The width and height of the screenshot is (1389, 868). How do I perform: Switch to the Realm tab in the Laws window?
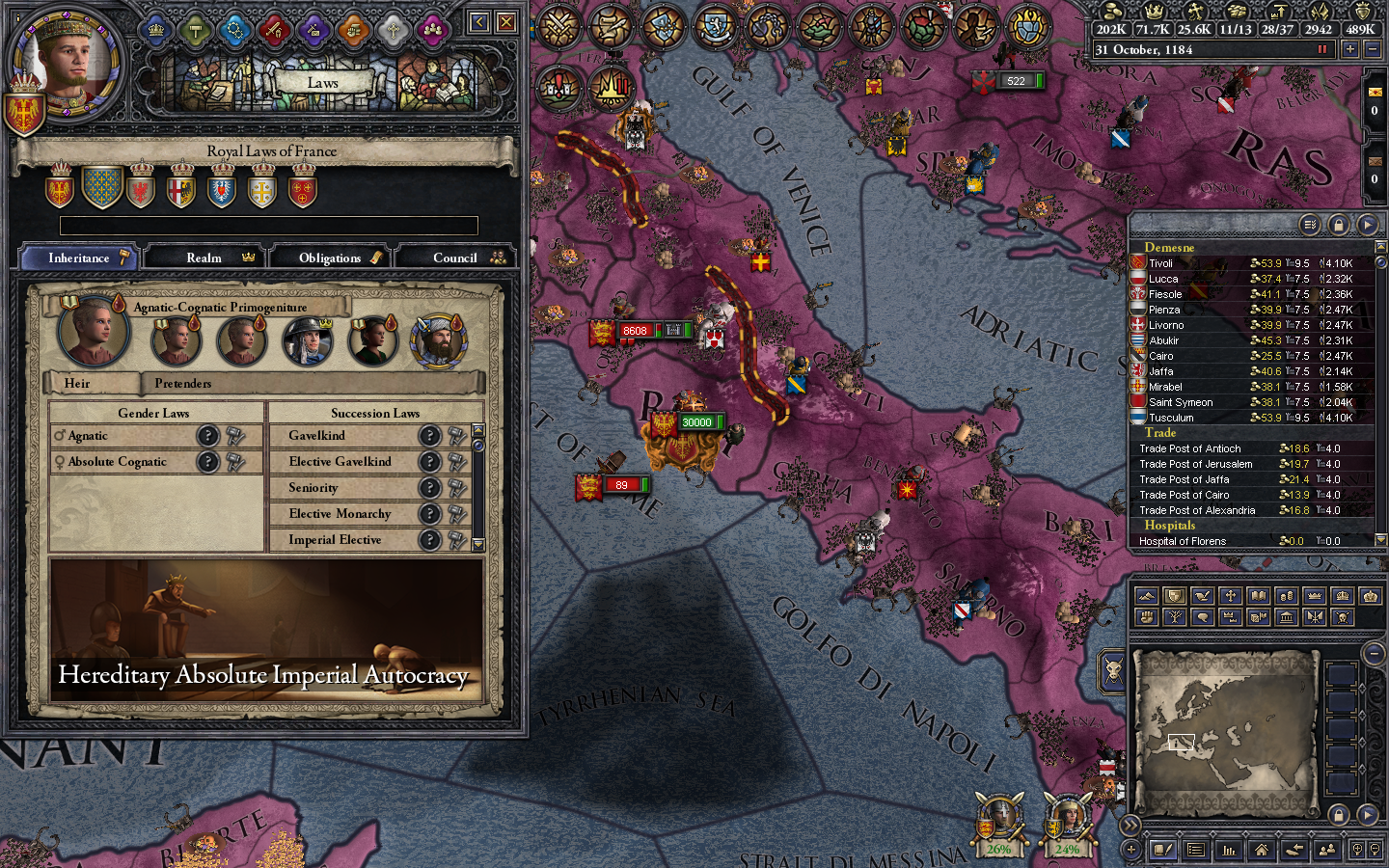(x=205, y=257)
